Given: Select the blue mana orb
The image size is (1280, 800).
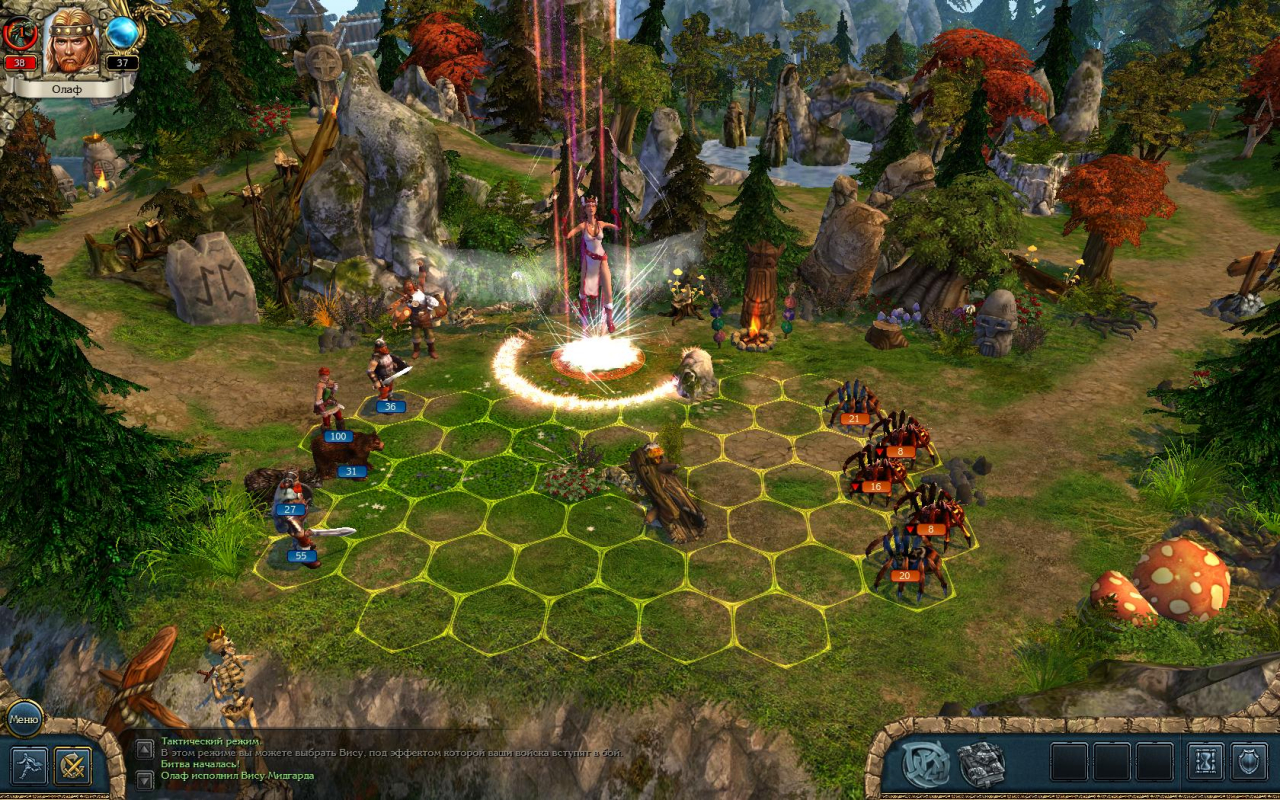Looking at the screenshot, I should [122, 33].
